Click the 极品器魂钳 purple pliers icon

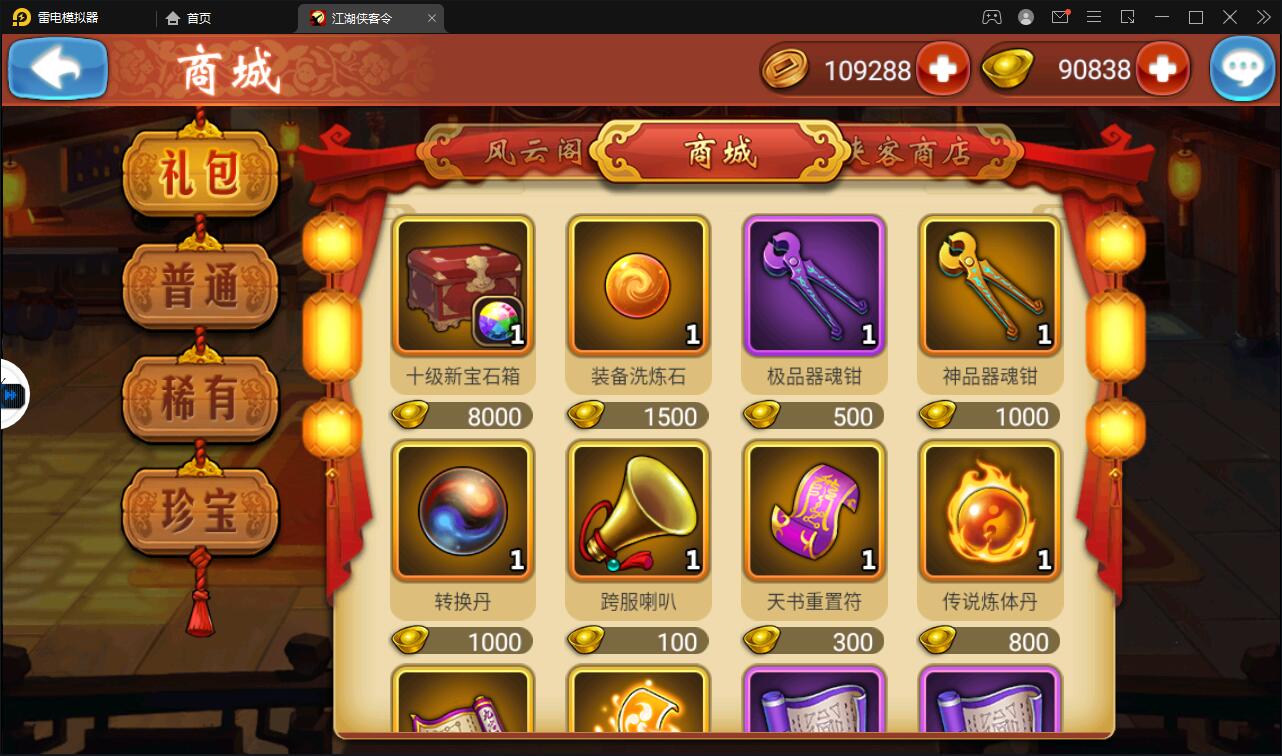pos(813,285)
